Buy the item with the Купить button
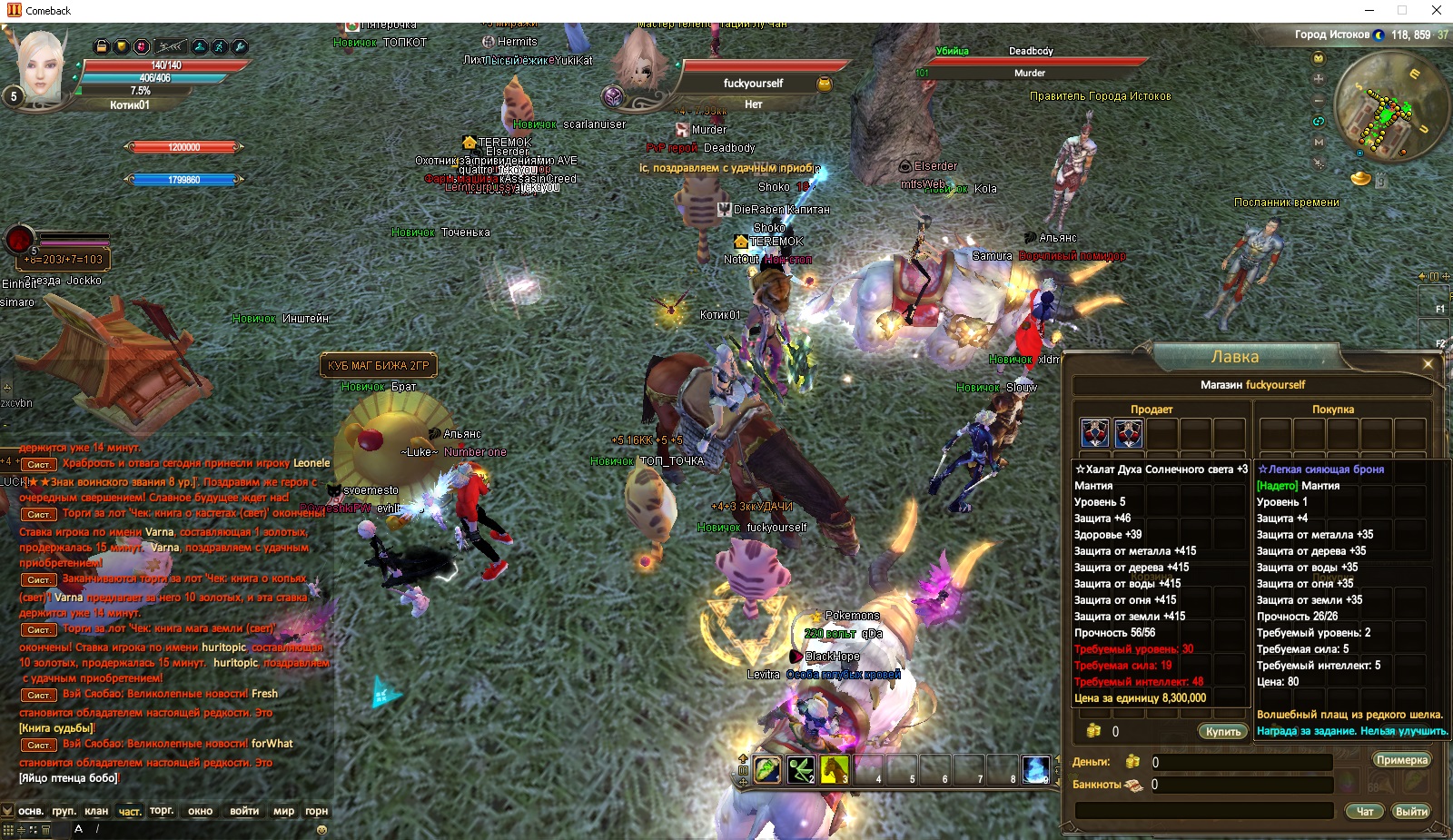This screenshot has width=1453, height=840. point(1223,732)
